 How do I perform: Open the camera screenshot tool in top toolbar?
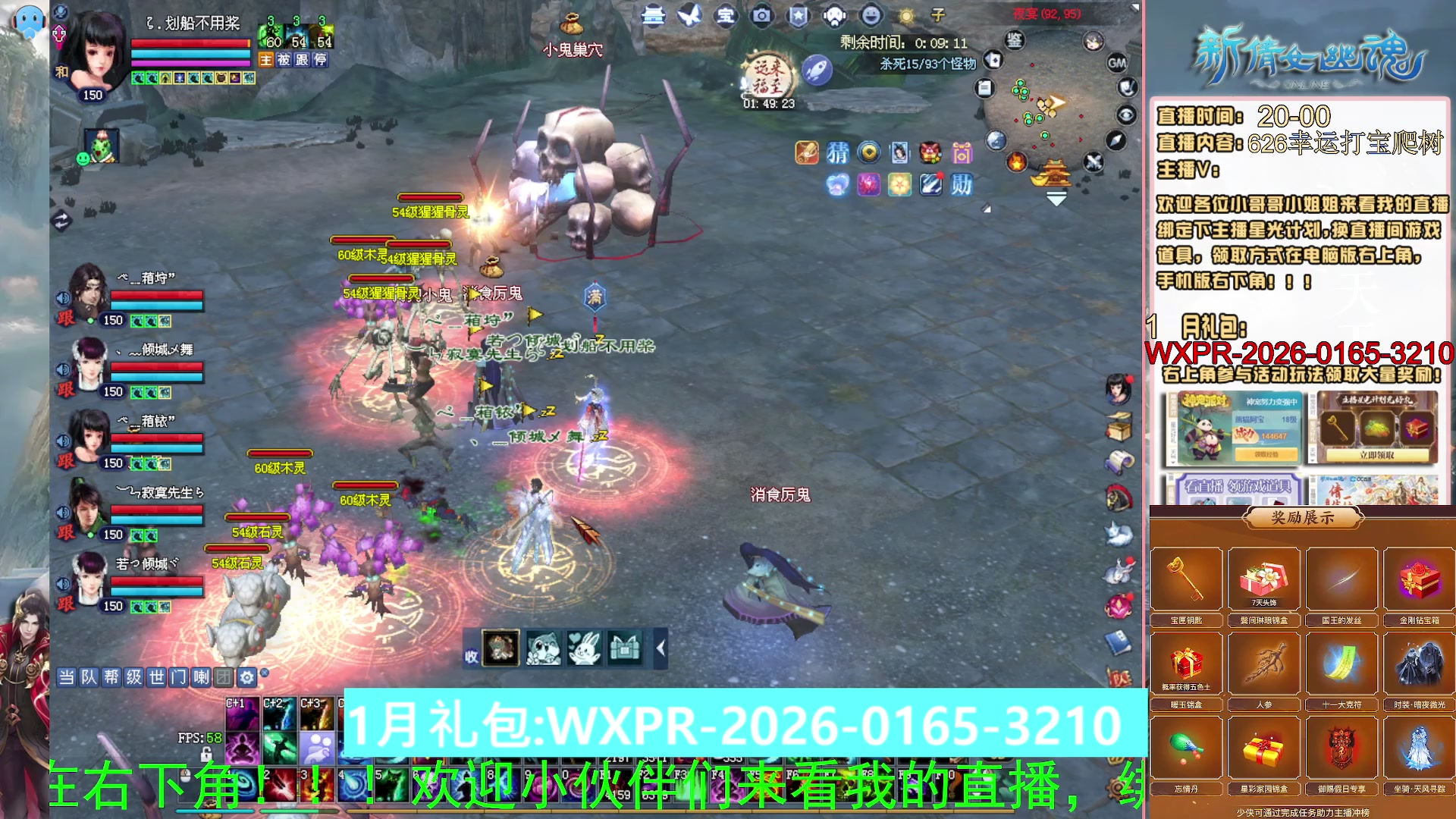click(761, 15)
